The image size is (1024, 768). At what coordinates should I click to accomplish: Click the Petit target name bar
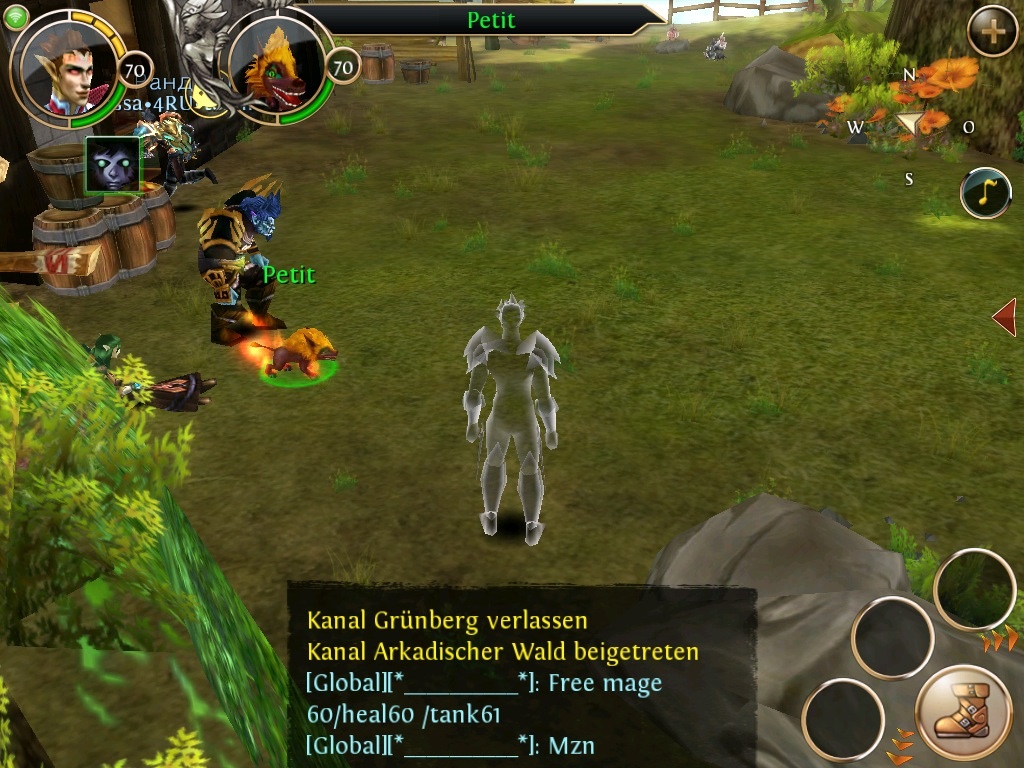(x=488, y=20)
